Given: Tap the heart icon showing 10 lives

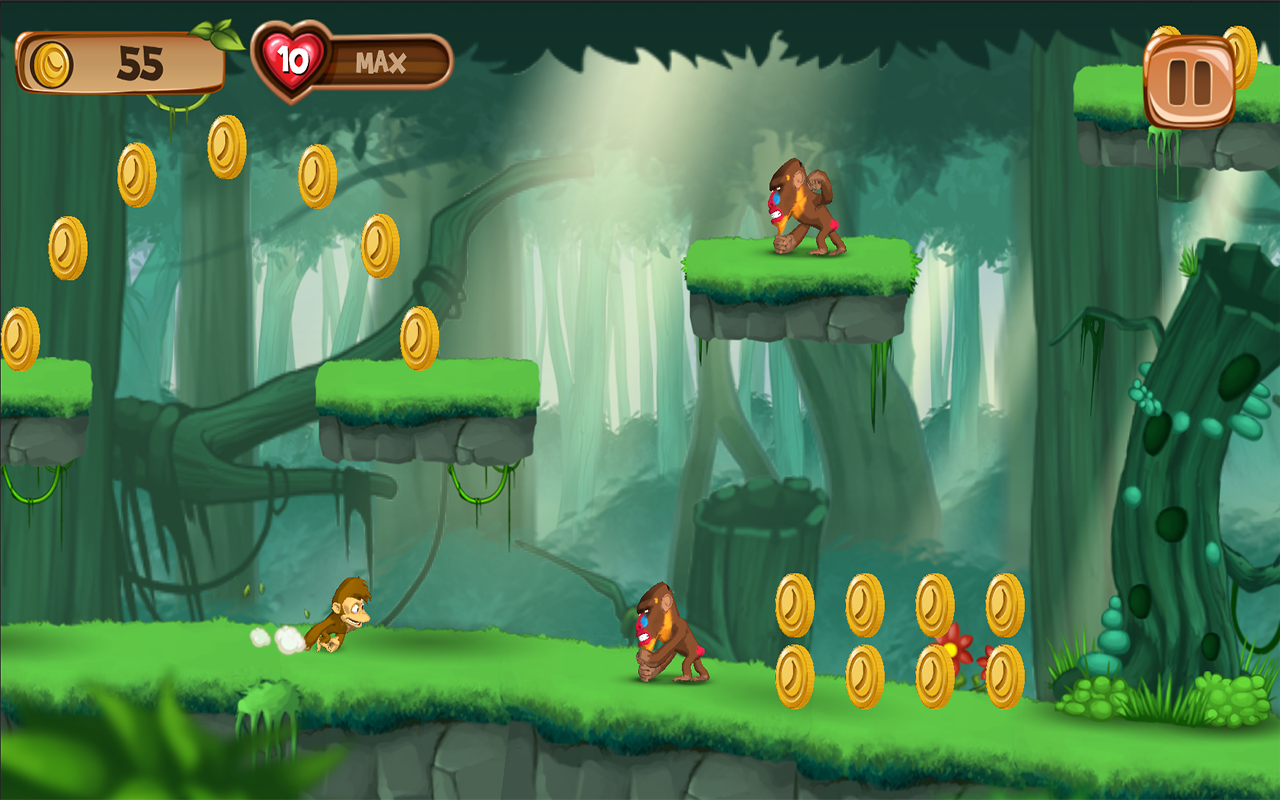Looking at the screenshot, I should click(x=289, y=58).
